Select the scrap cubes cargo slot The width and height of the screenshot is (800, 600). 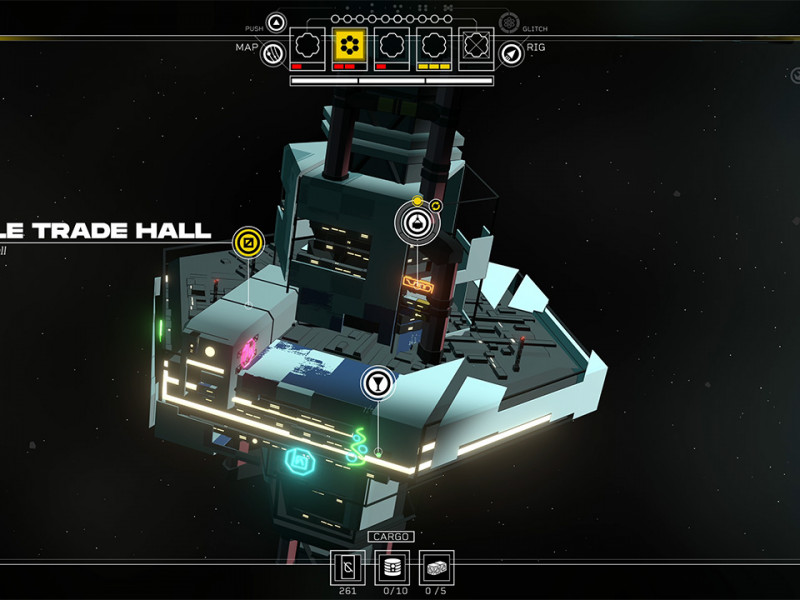click(436, 568)
